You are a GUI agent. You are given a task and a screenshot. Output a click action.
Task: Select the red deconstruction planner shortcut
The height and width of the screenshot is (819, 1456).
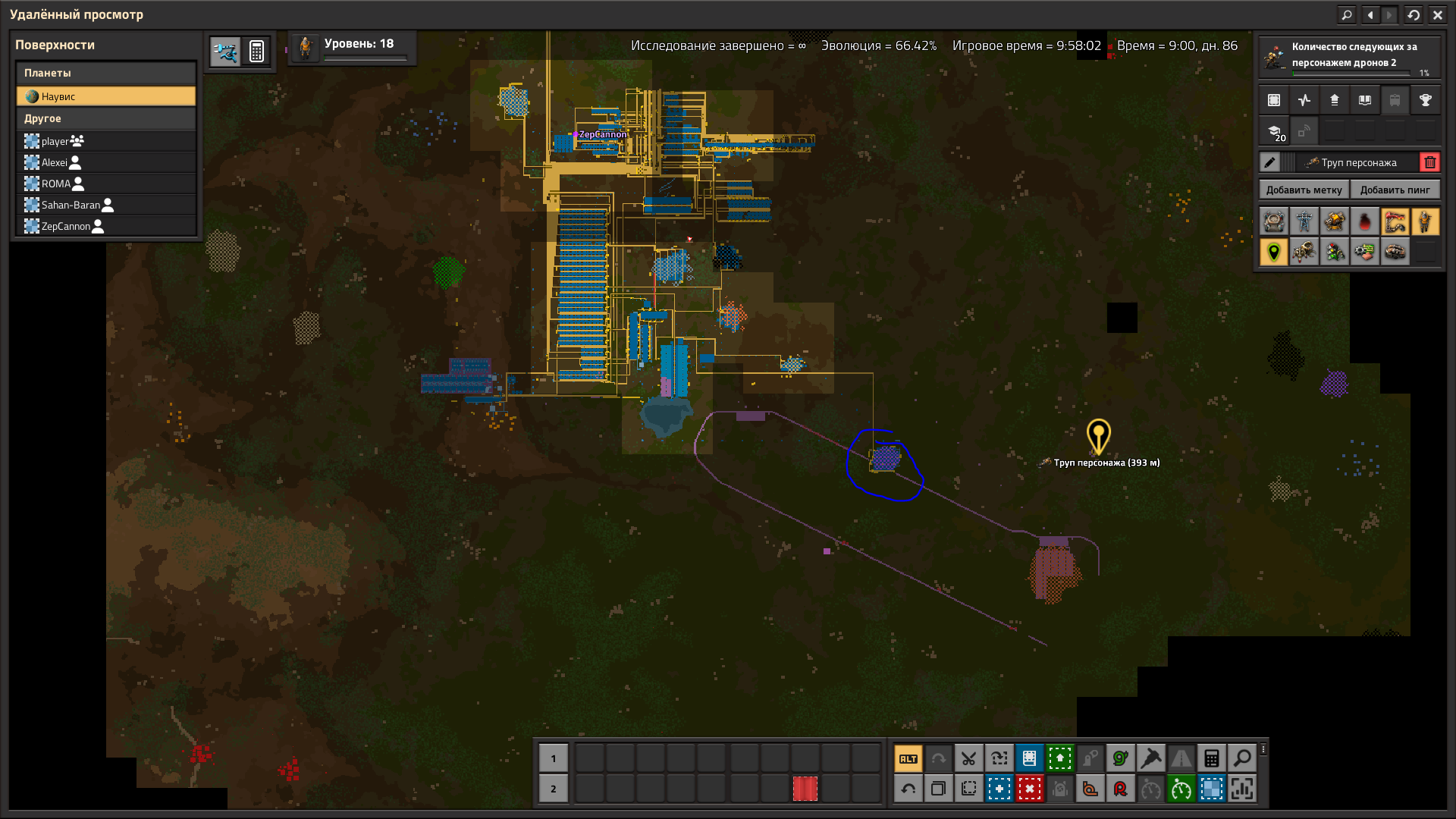(1029, 789)
